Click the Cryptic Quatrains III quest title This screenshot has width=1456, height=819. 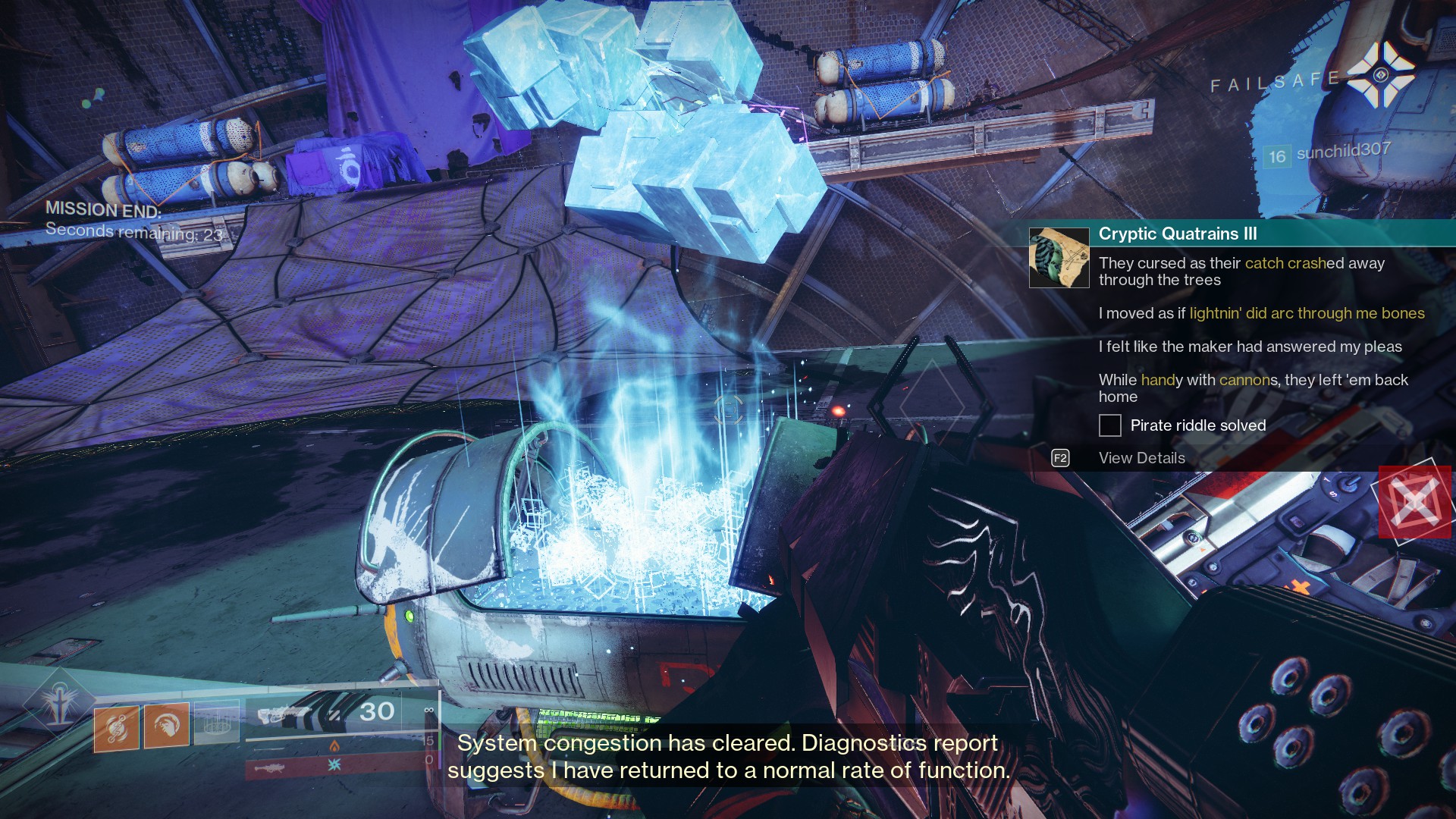point(1177,234)
